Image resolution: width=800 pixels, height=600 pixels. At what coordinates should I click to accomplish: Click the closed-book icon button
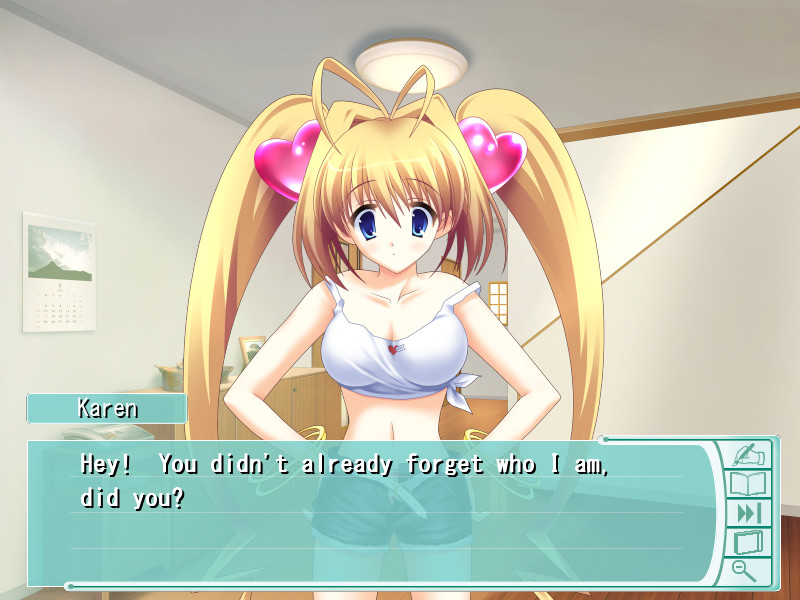pyautogui.click(x=748, y=543)
